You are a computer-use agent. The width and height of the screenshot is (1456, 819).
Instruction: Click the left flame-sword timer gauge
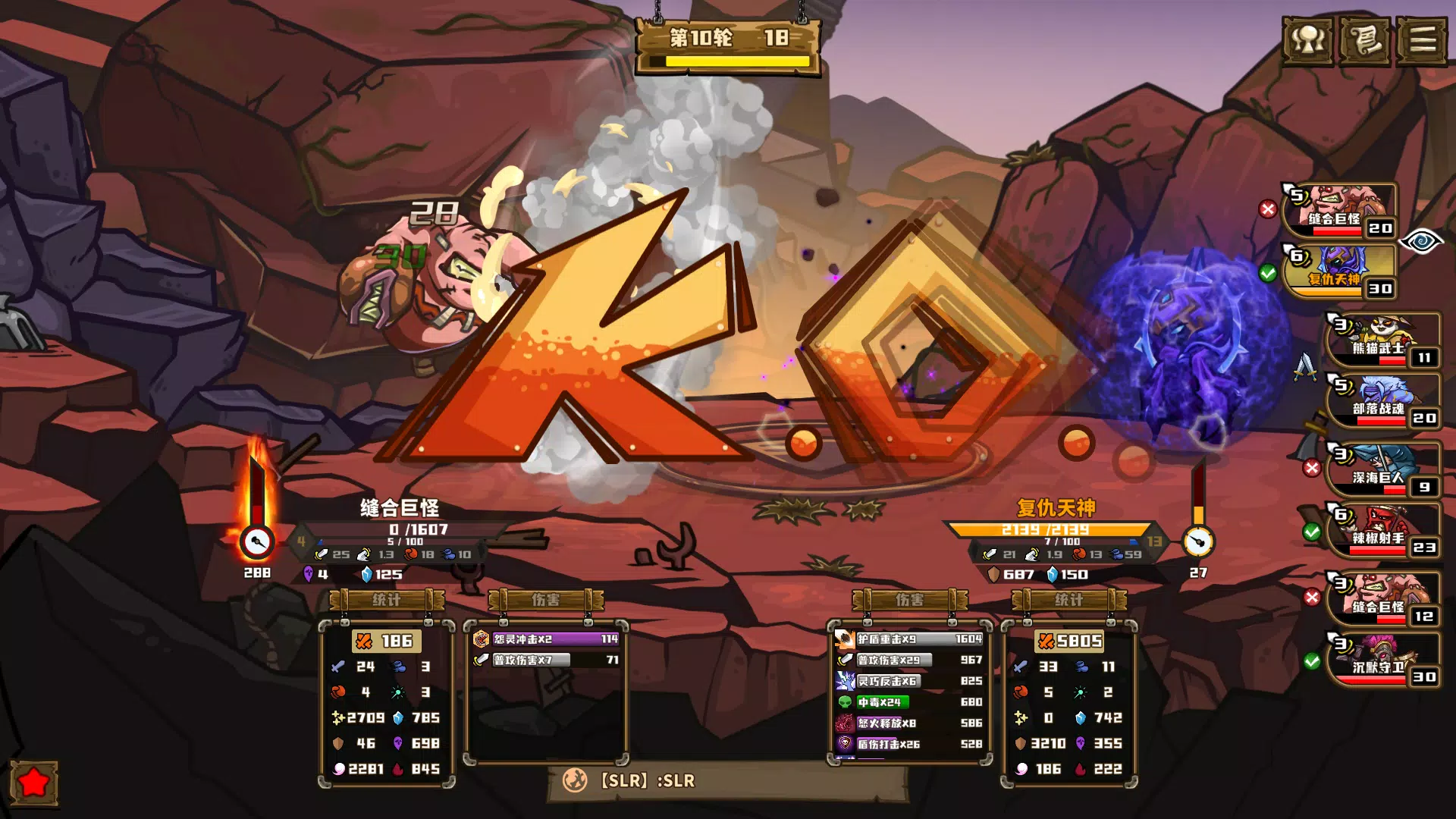coord(257,540)
